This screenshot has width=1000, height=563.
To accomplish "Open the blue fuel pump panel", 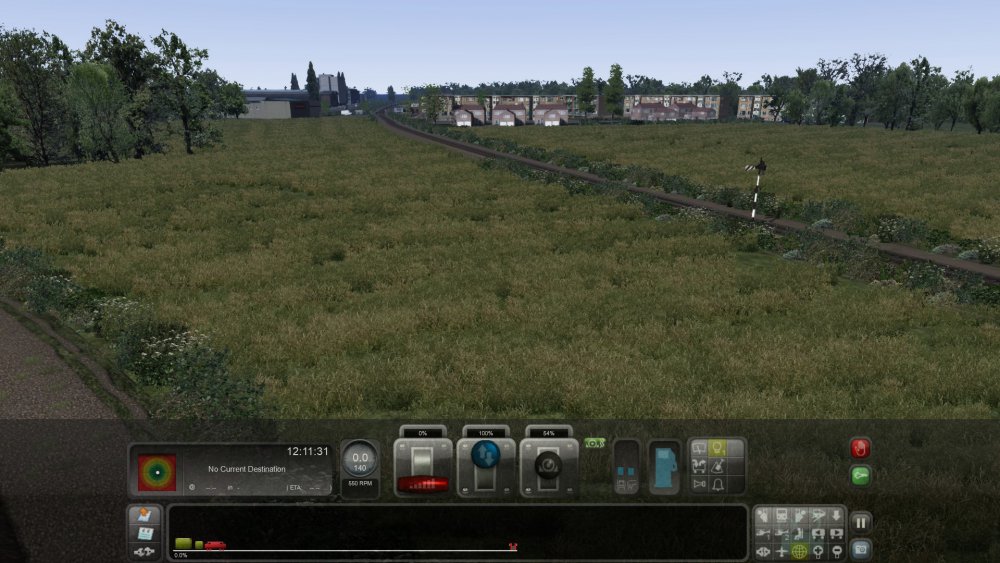I will (664, 467).
